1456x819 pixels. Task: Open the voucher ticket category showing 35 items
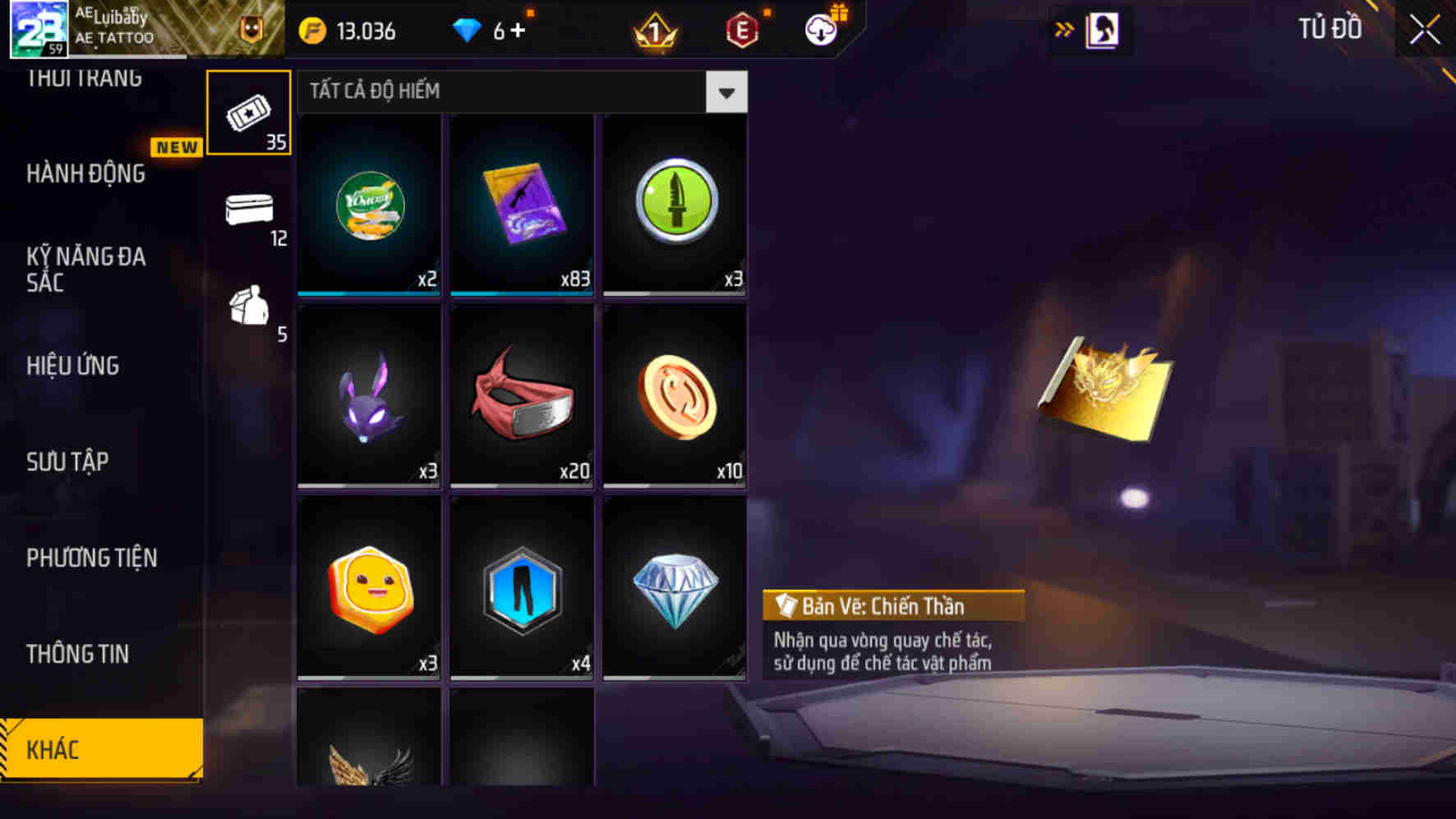(x=249, y=111)
